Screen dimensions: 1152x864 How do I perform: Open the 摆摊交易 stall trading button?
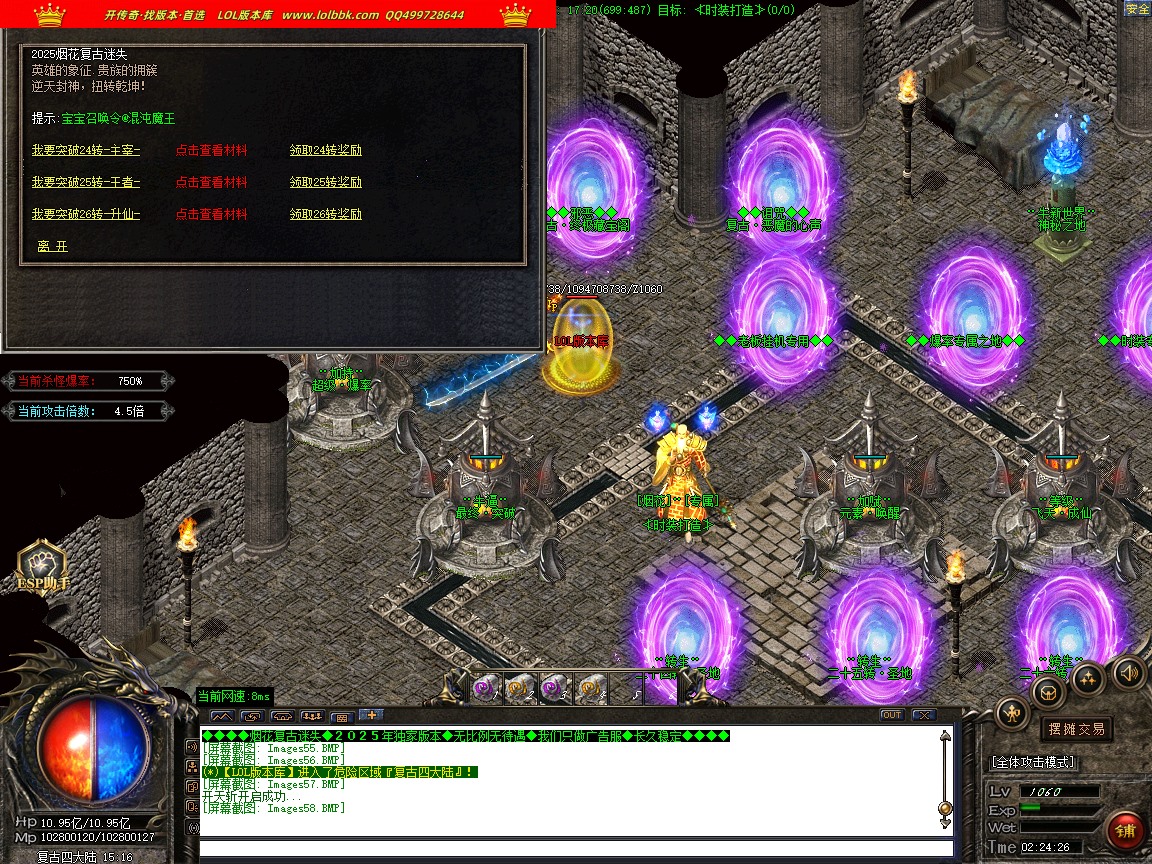pyautogui.click(x=1076, y=729)
